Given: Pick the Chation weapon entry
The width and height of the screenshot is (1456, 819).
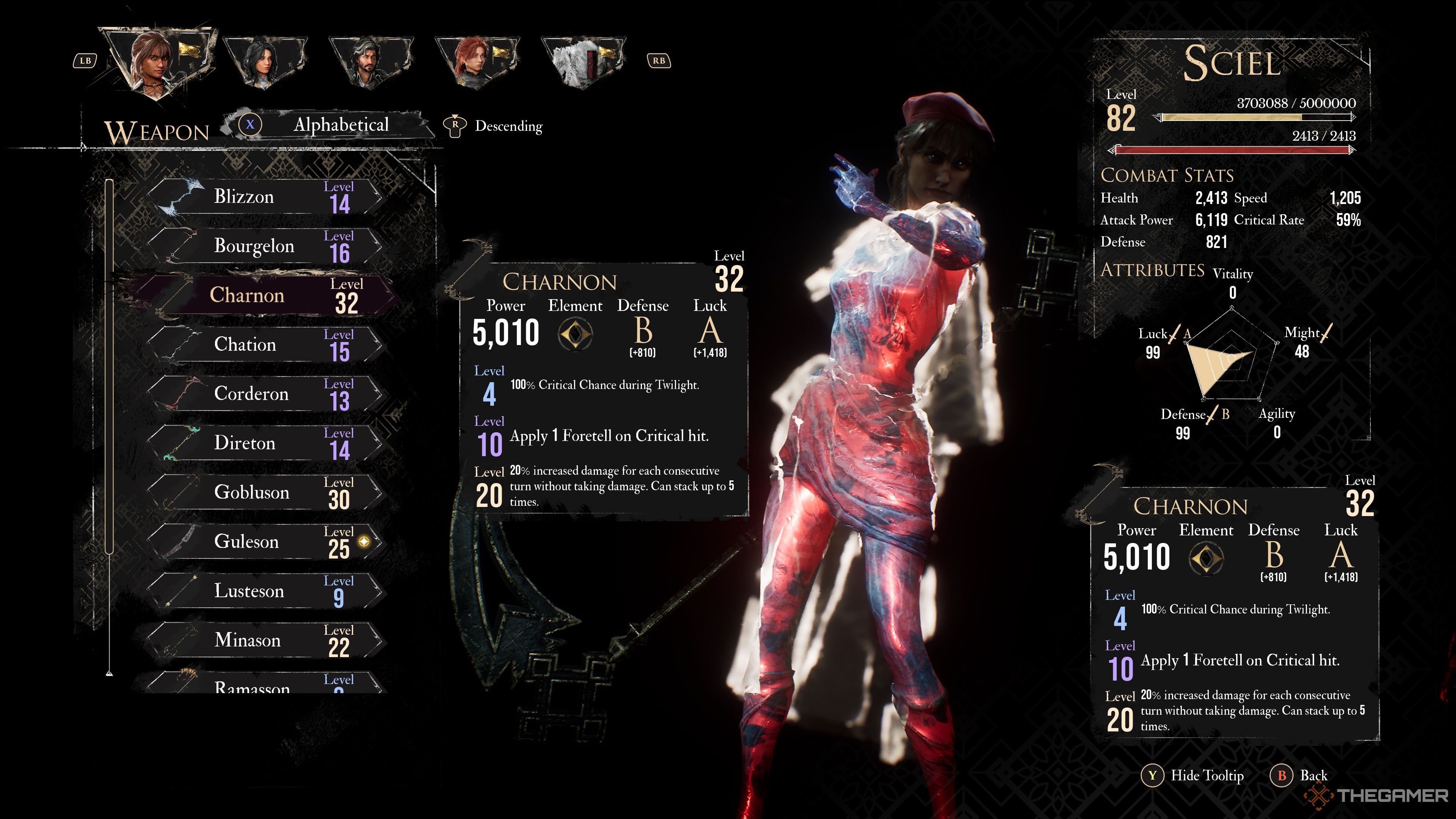Looking at the screenshot, I should (266, 344).
